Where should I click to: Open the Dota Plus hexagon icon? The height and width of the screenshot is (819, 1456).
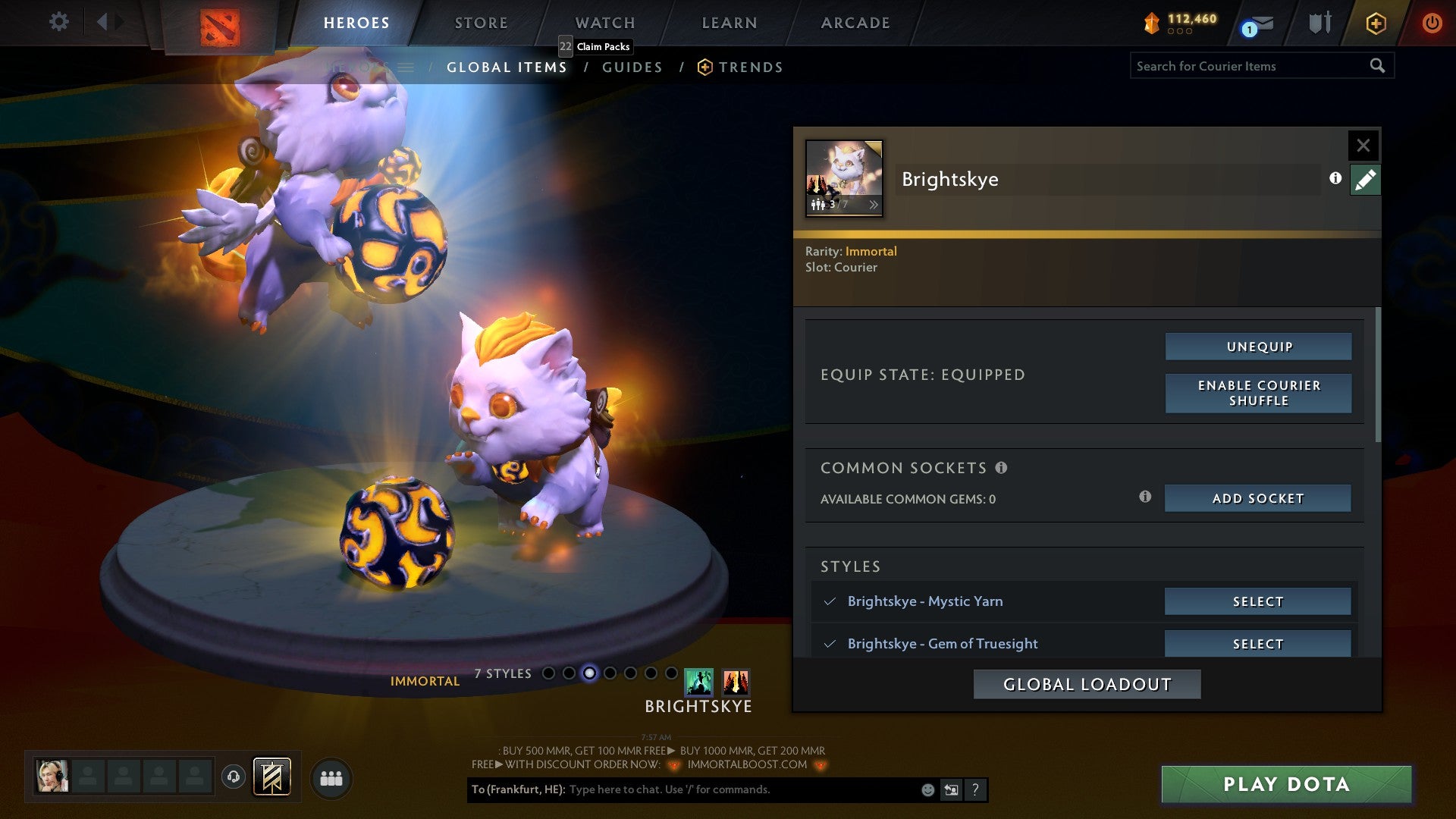(1375, 23)
